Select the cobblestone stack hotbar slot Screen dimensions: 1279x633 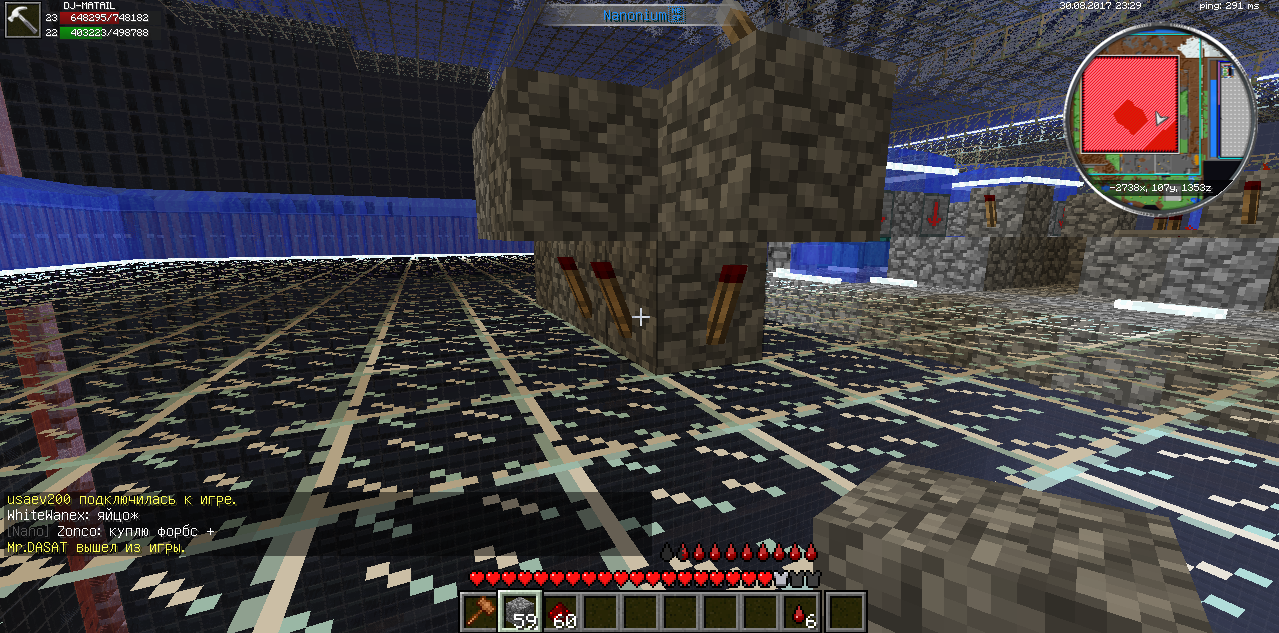click(522, 610)
